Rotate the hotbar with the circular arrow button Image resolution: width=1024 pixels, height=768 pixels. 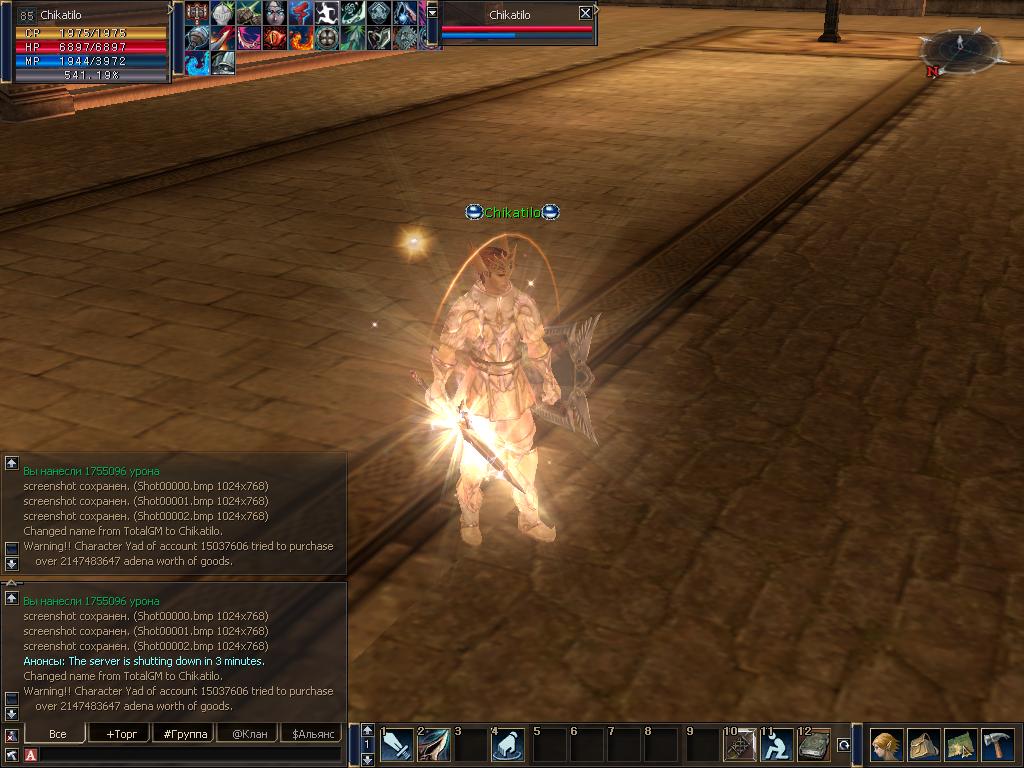(x=844, y=745)
